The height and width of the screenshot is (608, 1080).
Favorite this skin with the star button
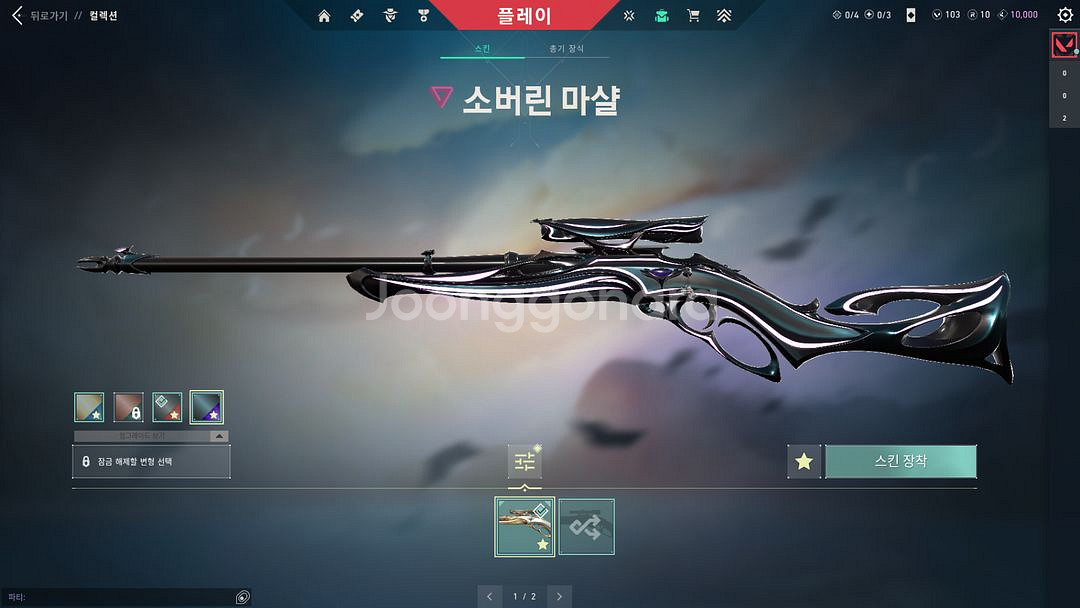[x=804, y=462]
